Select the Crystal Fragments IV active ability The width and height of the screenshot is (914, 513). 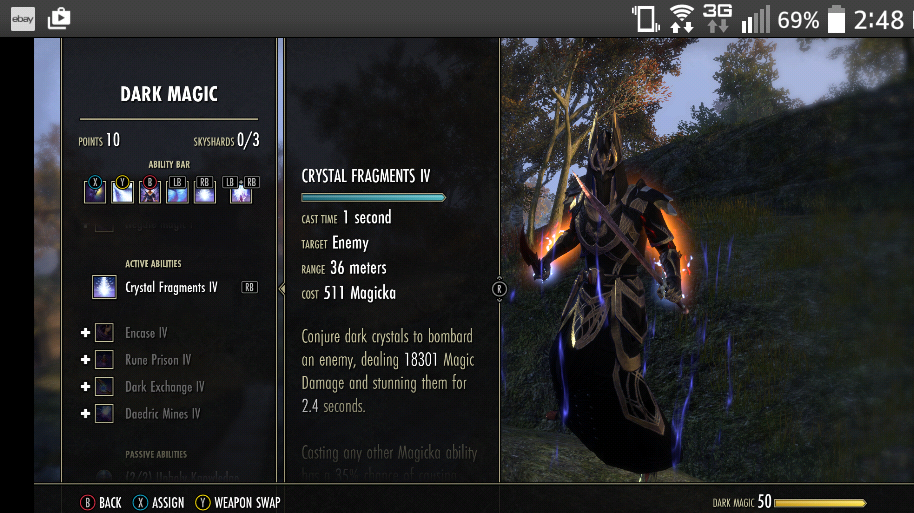171,288
